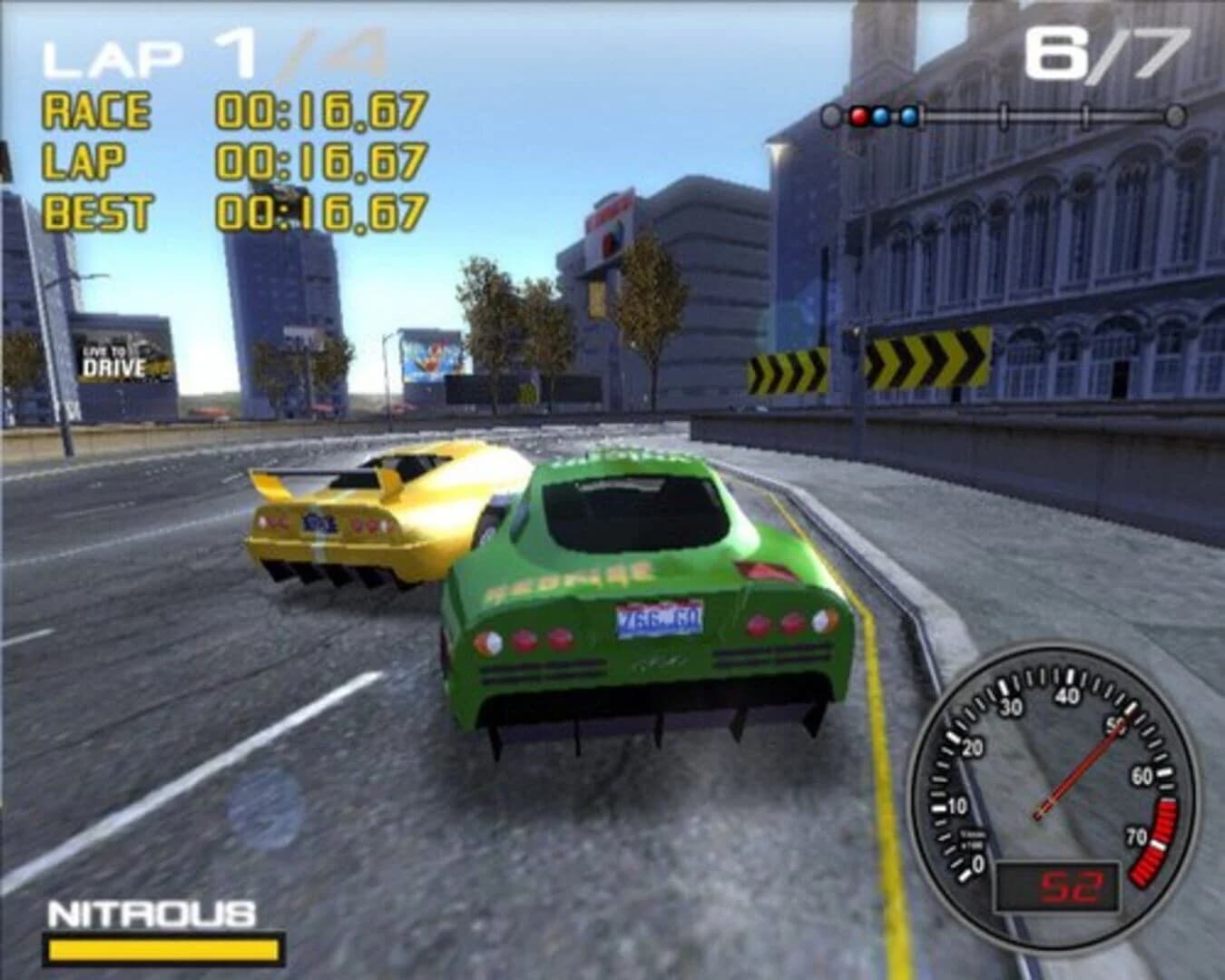Click the gray start dot on the progress bar
Image resolution: width=1225 pixels, height=980 pixels.
pos(831,115)
